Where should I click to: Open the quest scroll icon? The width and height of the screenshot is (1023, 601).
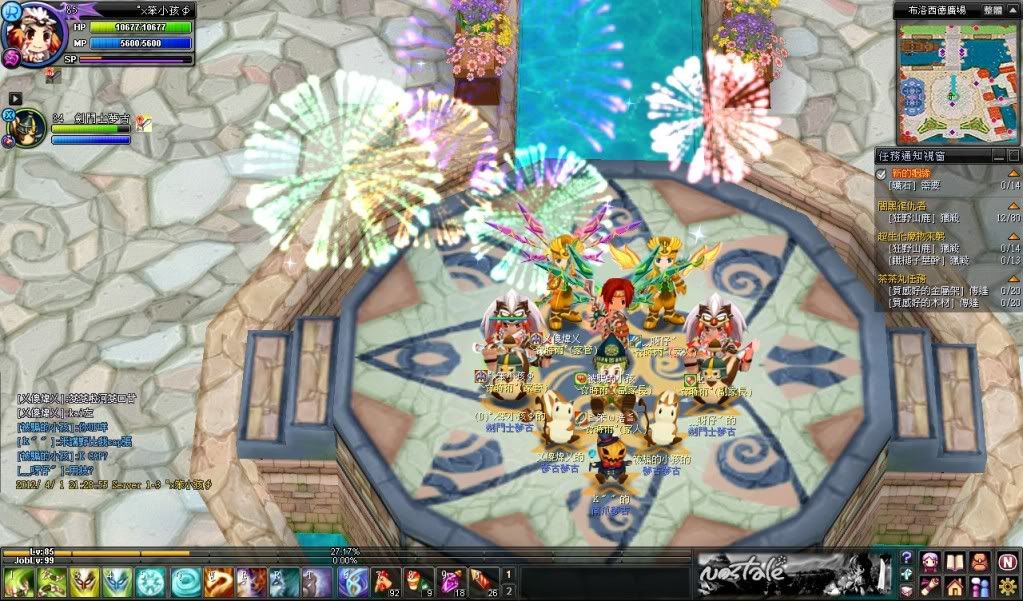click(x=930, y=584)
